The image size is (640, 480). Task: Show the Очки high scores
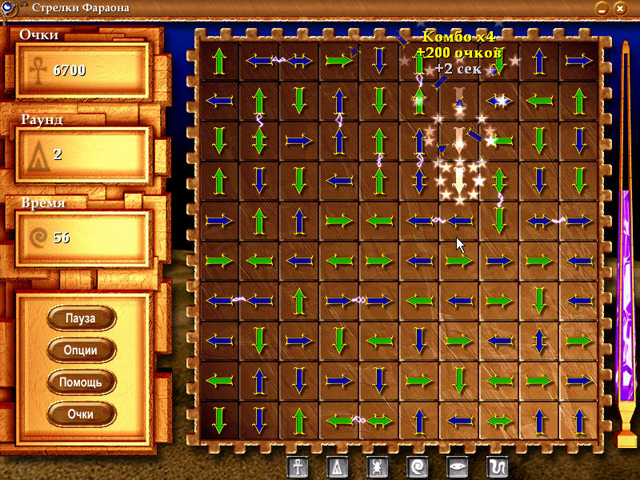[x=81, y=412]
